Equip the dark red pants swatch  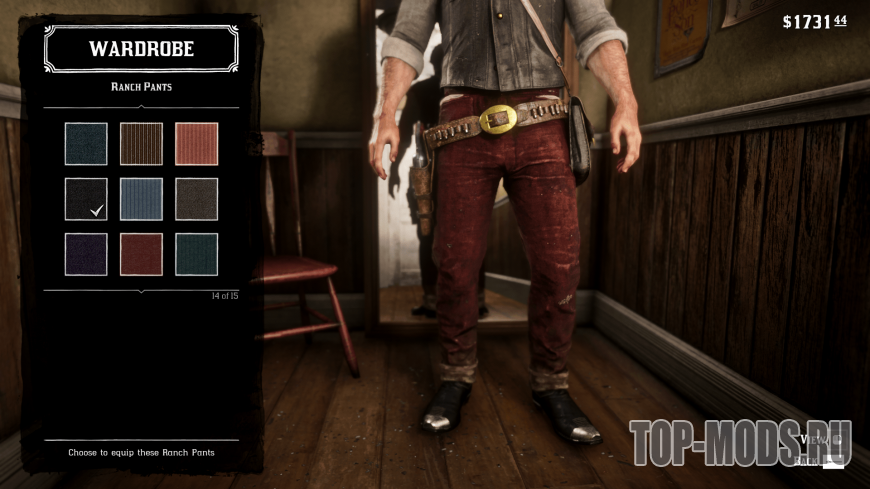[x=141, y=254]
